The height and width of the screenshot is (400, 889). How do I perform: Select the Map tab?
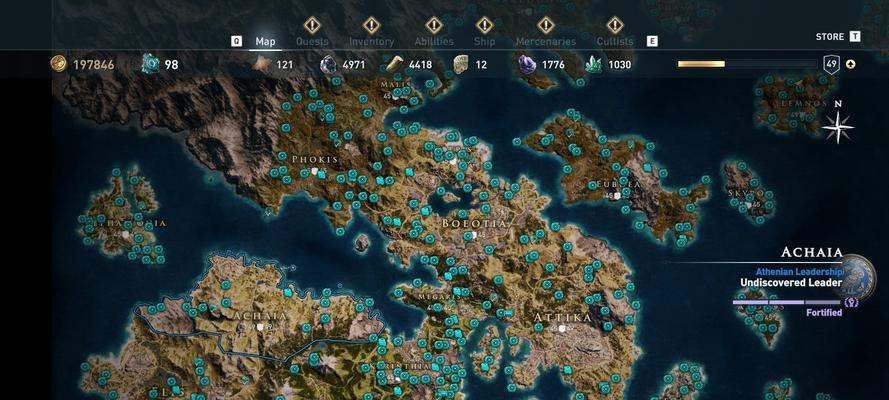[265, 41]
